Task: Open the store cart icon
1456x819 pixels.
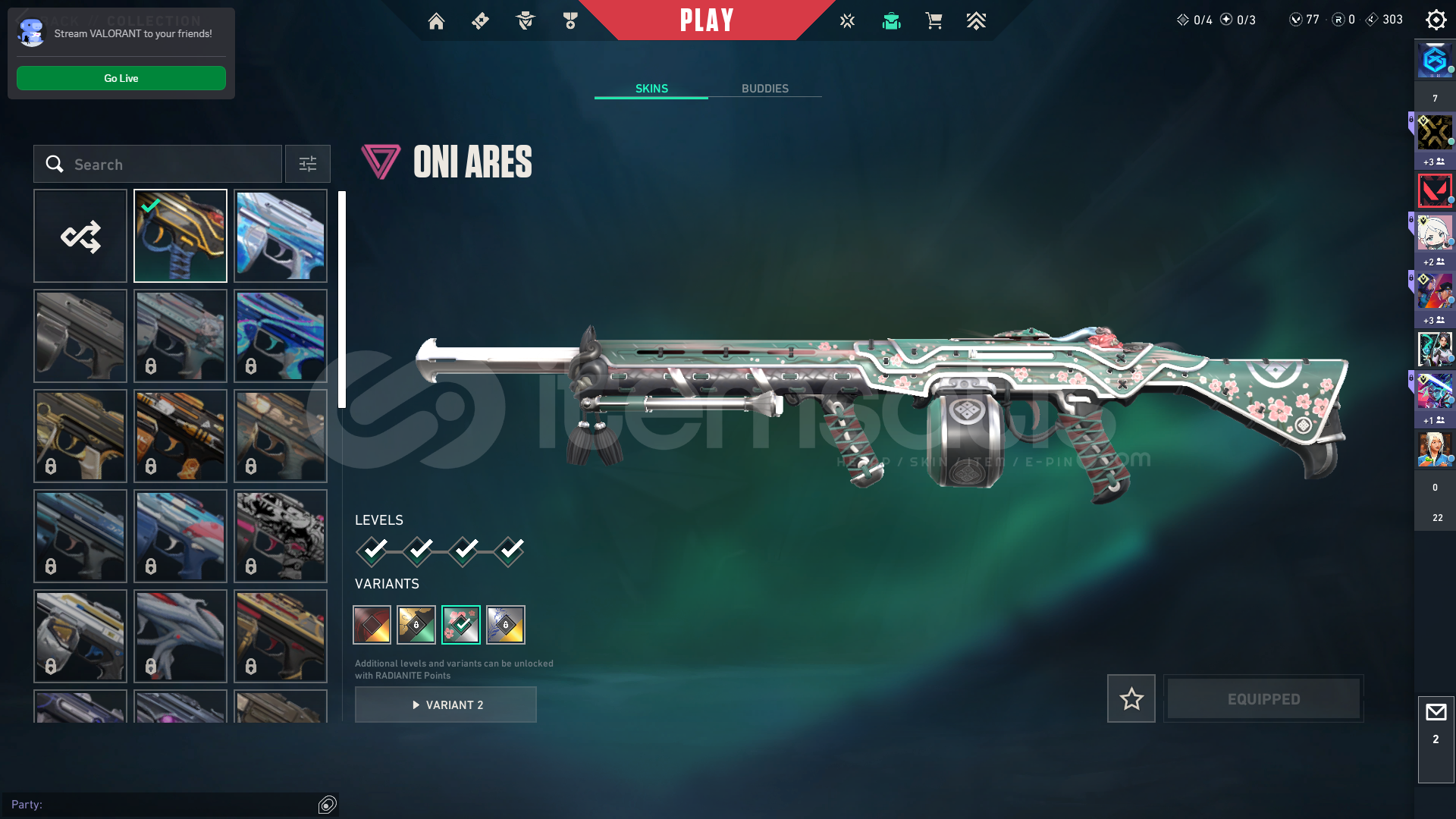Action: click(x=934, y=21)
